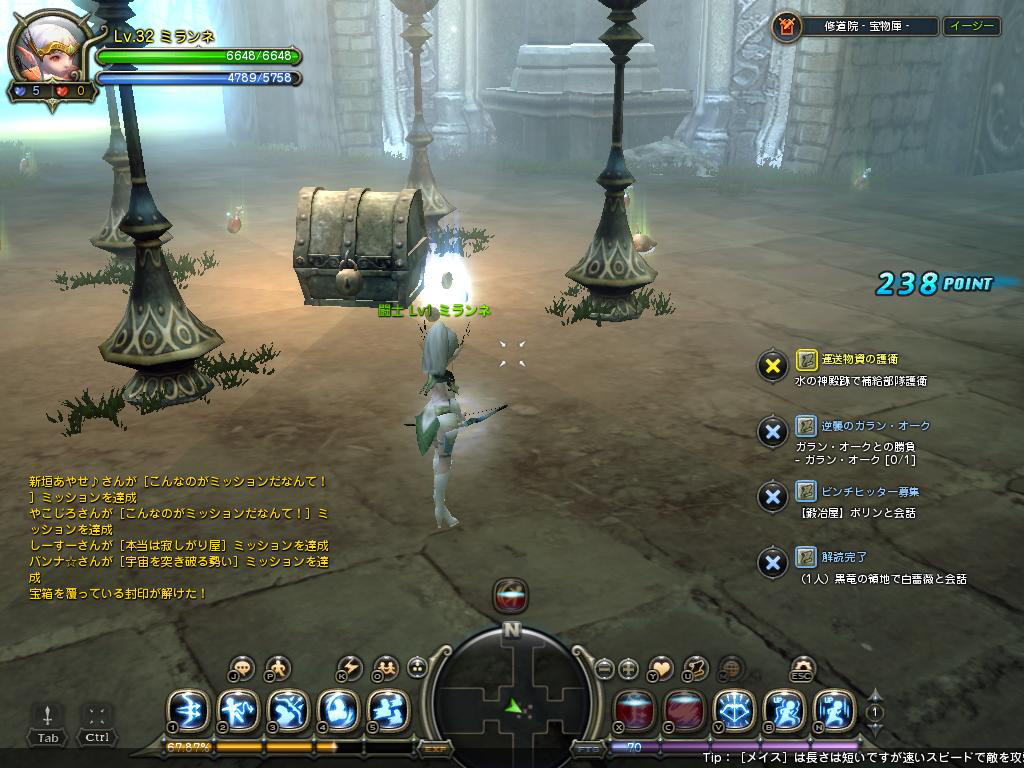This screenshot has width=1024, height=768.
Task: Open the lightning bolt skill menu icon
Action: point(350,668)
